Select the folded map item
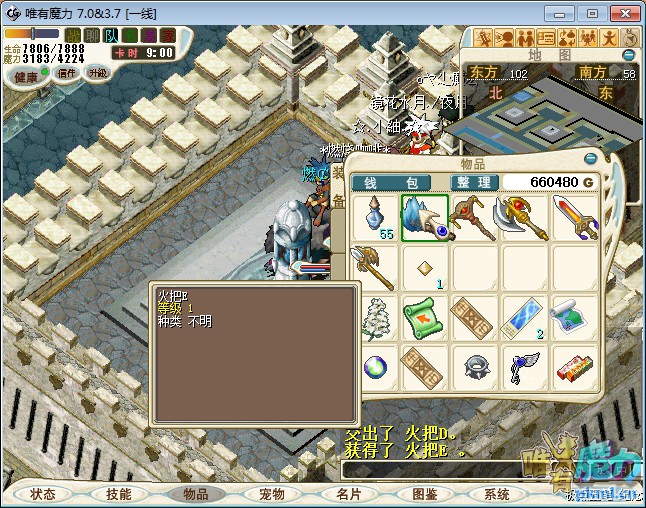The width and height of the screenshot is (646, 508). [x=574, y=317]
